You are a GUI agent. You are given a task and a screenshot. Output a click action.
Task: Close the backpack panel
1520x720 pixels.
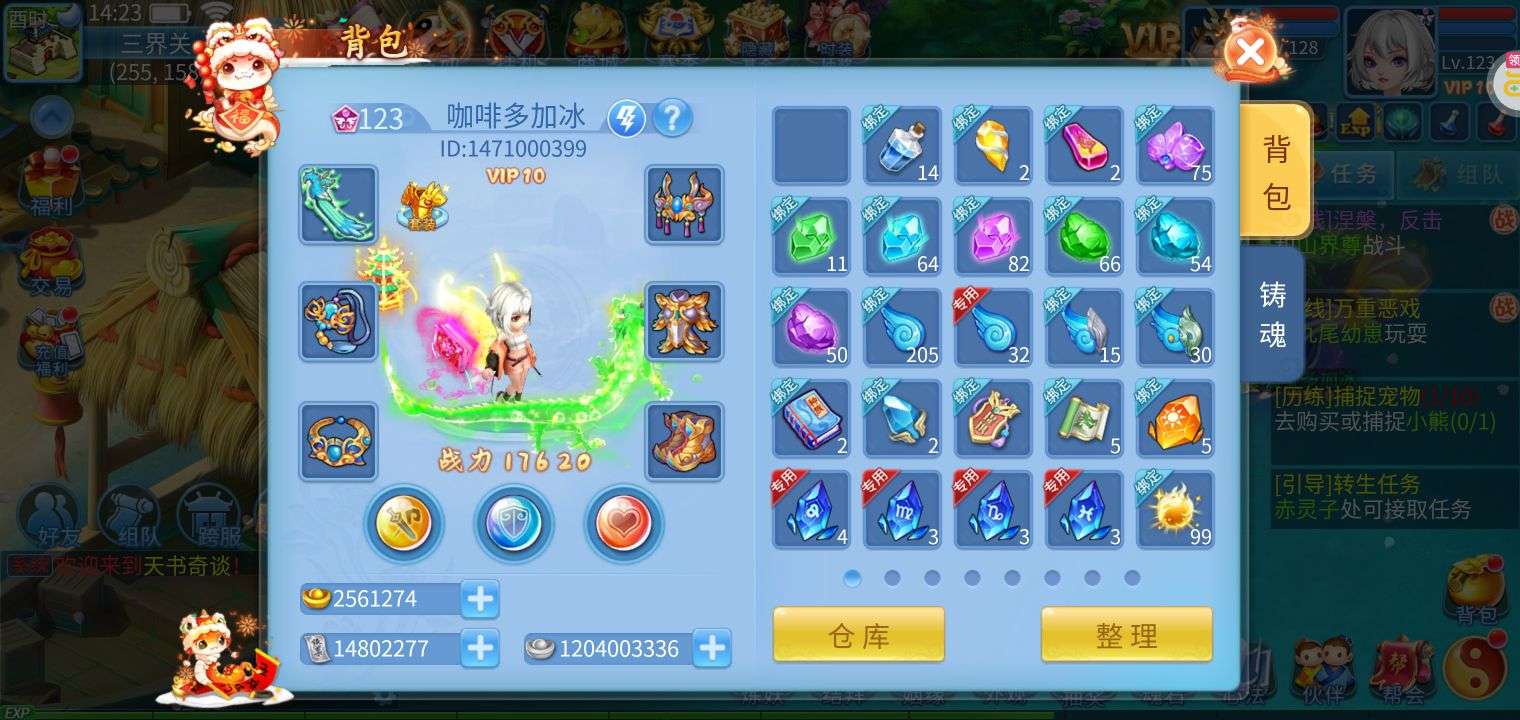pyautogui.click(x=1249, y=51)
